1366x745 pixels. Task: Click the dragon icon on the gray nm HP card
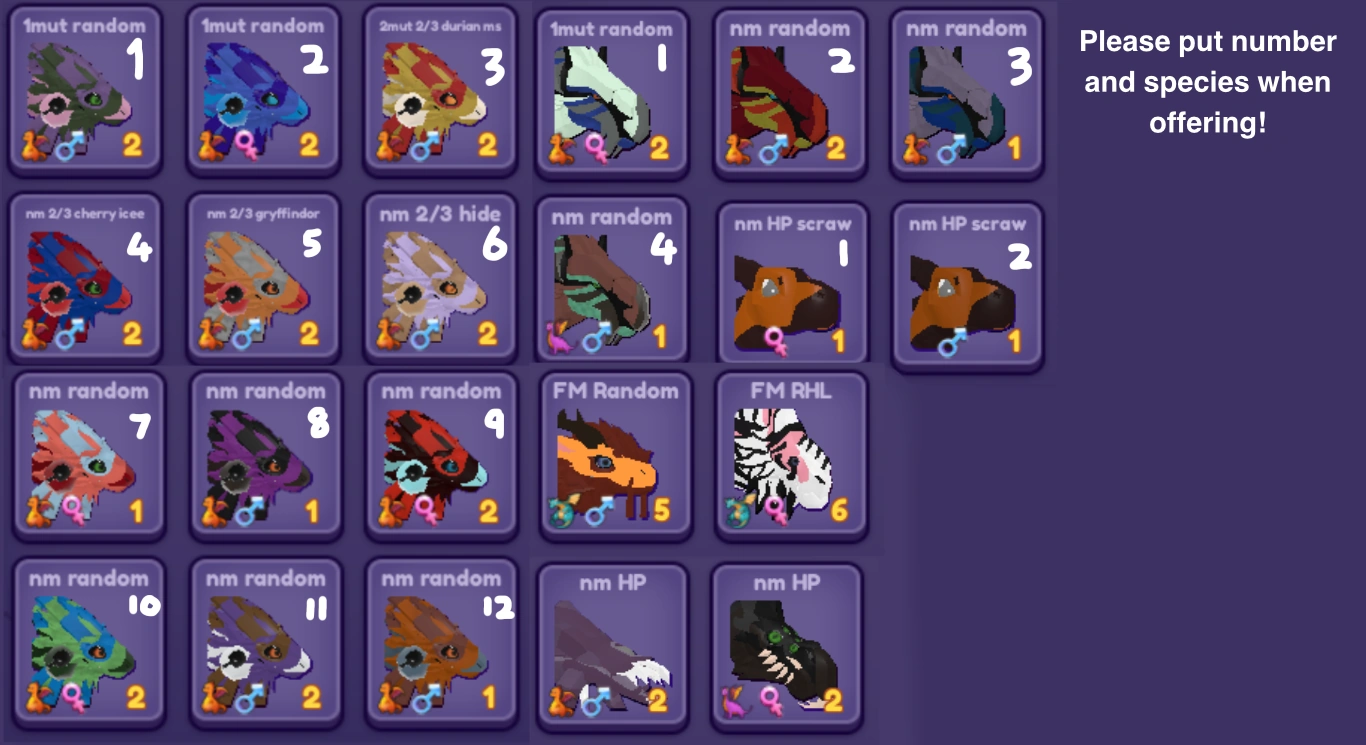click(560, 701)
